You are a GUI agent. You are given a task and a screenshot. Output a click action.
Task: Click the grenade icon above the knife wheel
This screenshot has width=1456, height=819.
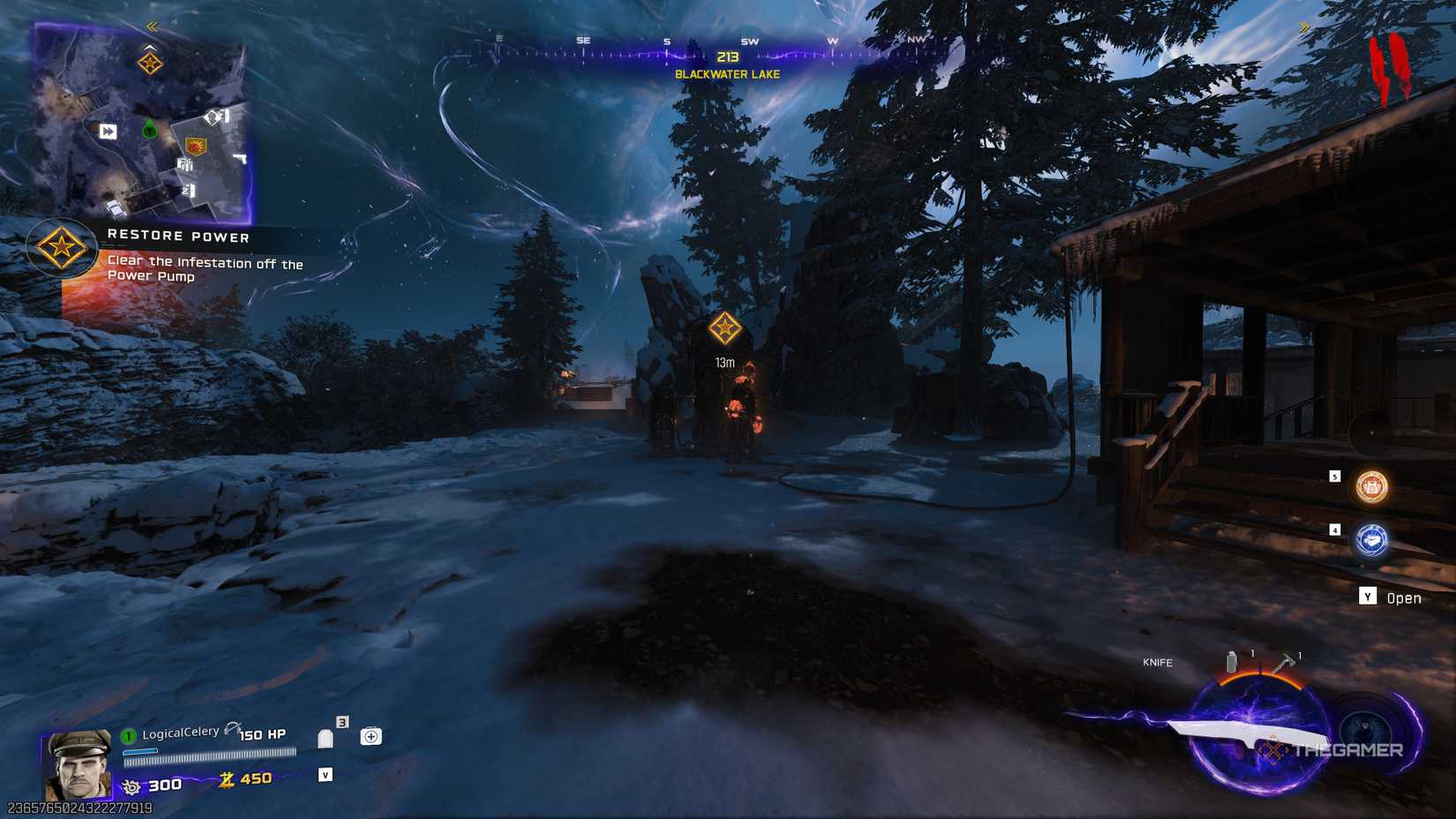pos(1231,659)
